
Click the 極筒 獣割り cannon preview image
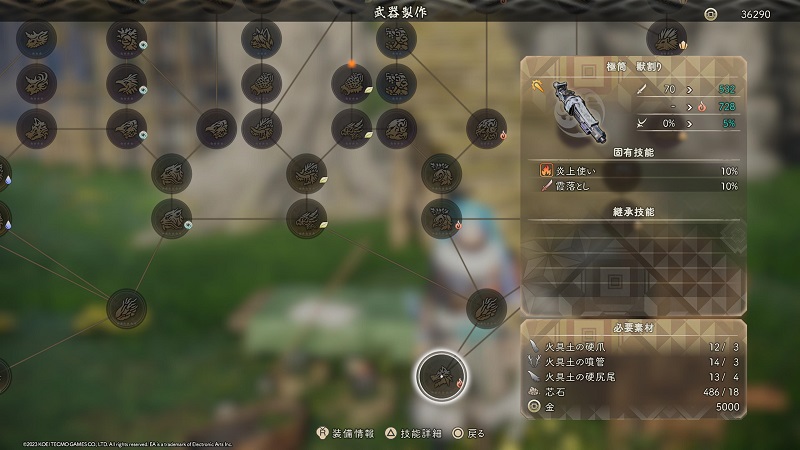click(577, 108)
